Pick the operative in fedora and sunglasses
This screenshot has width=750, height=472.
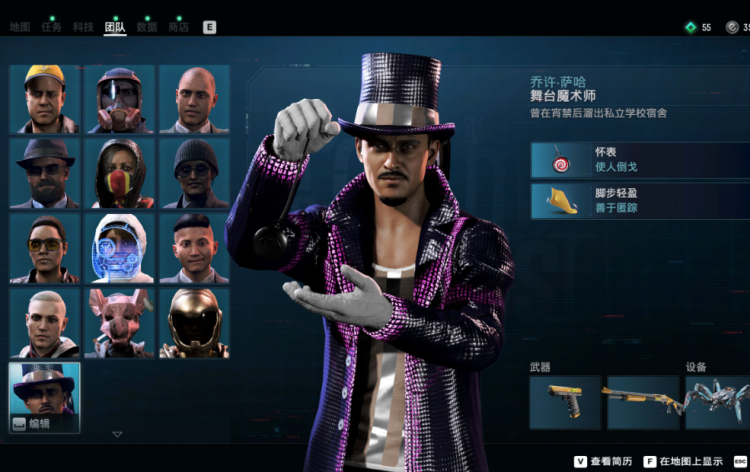tap(44, 173)
